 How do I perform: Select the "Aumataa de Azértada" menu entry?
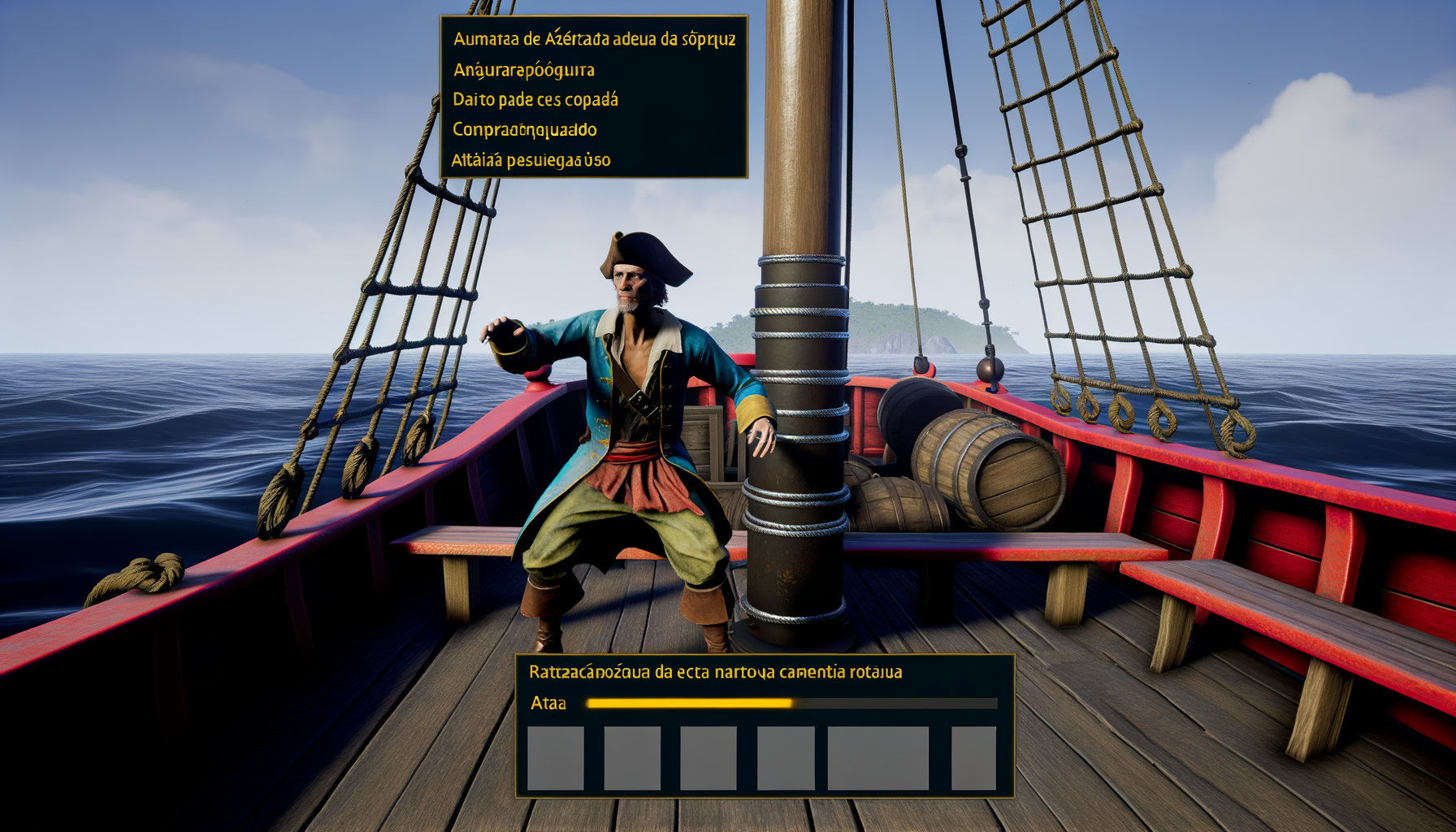594,39
